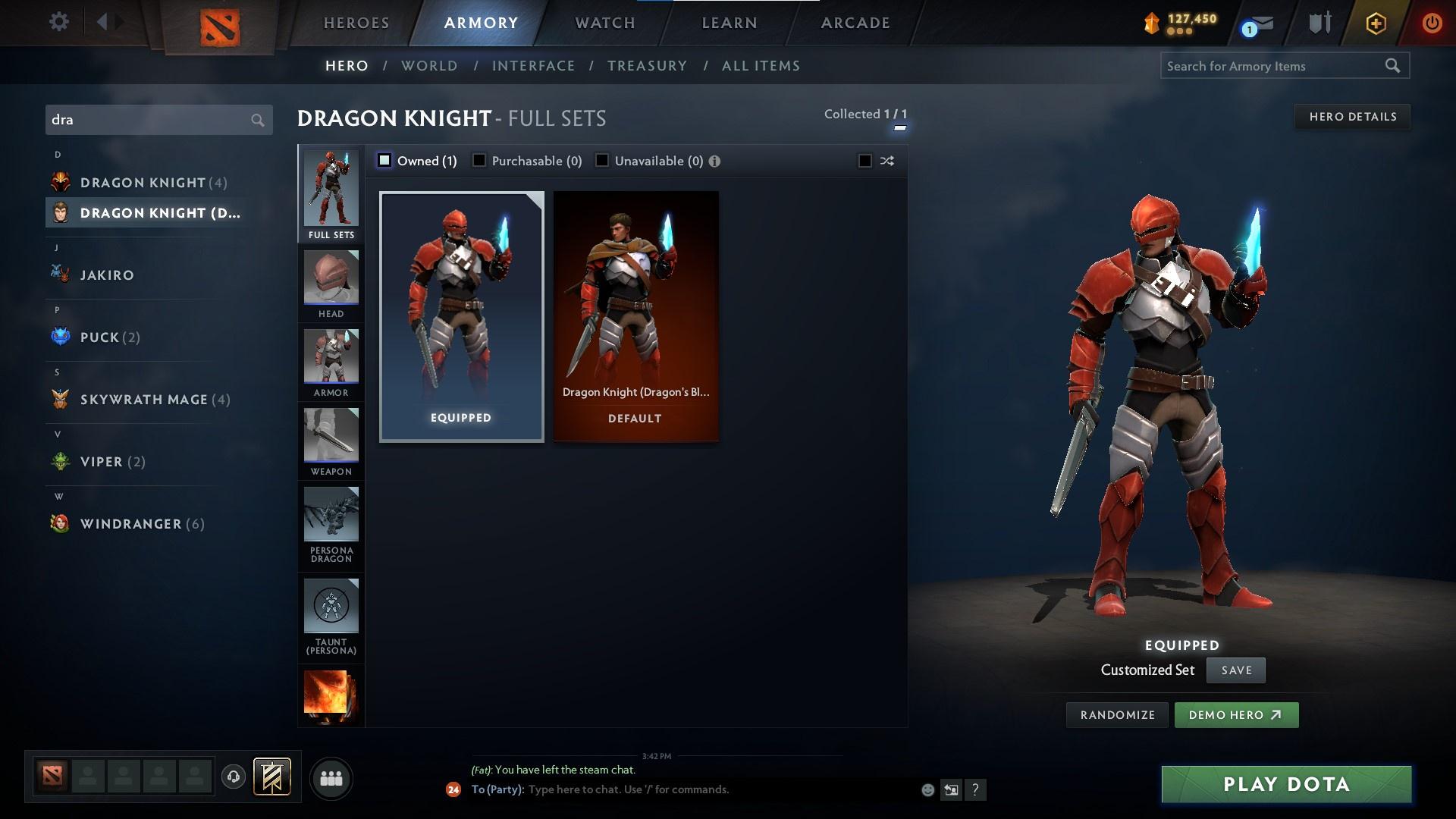Check the Purchasable filter checkbox
Screen dimensions: 1456x819
pyautogui.click(x=479, y=160)
